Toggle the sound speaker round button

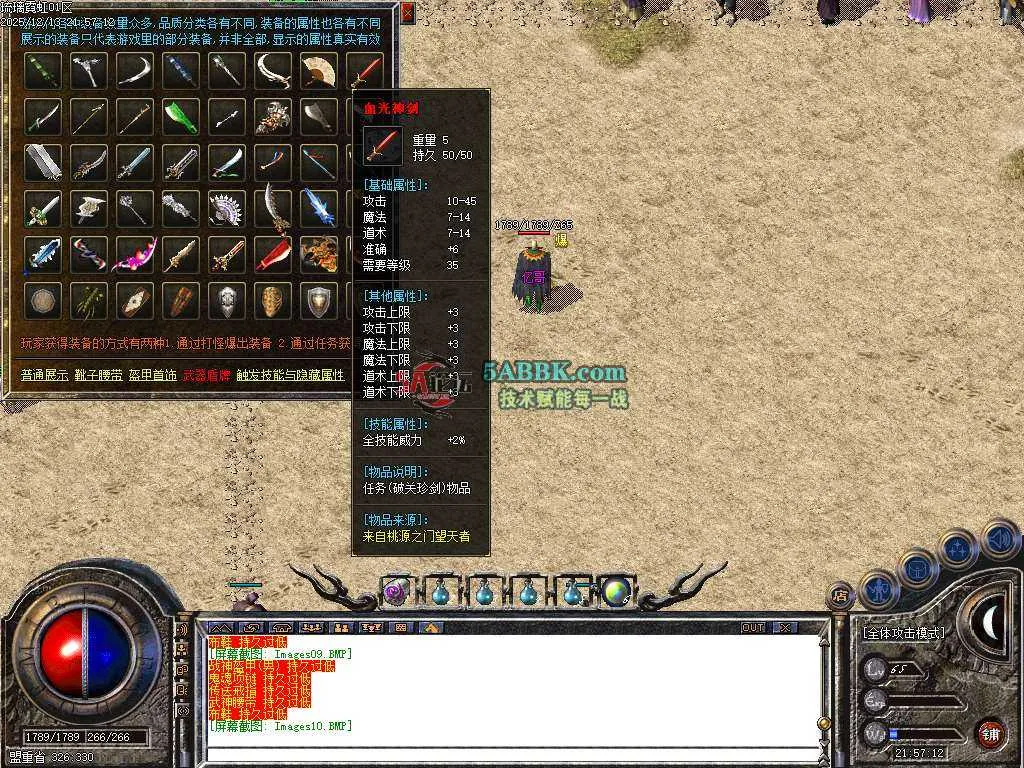coord(1000,538)
